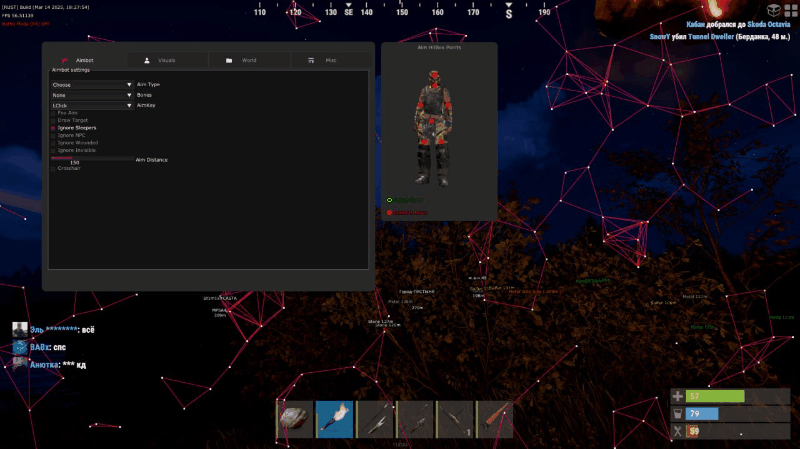Select the rock hotbar slot
The height and width of the screenshot is (449, 800).
(295, 419)
